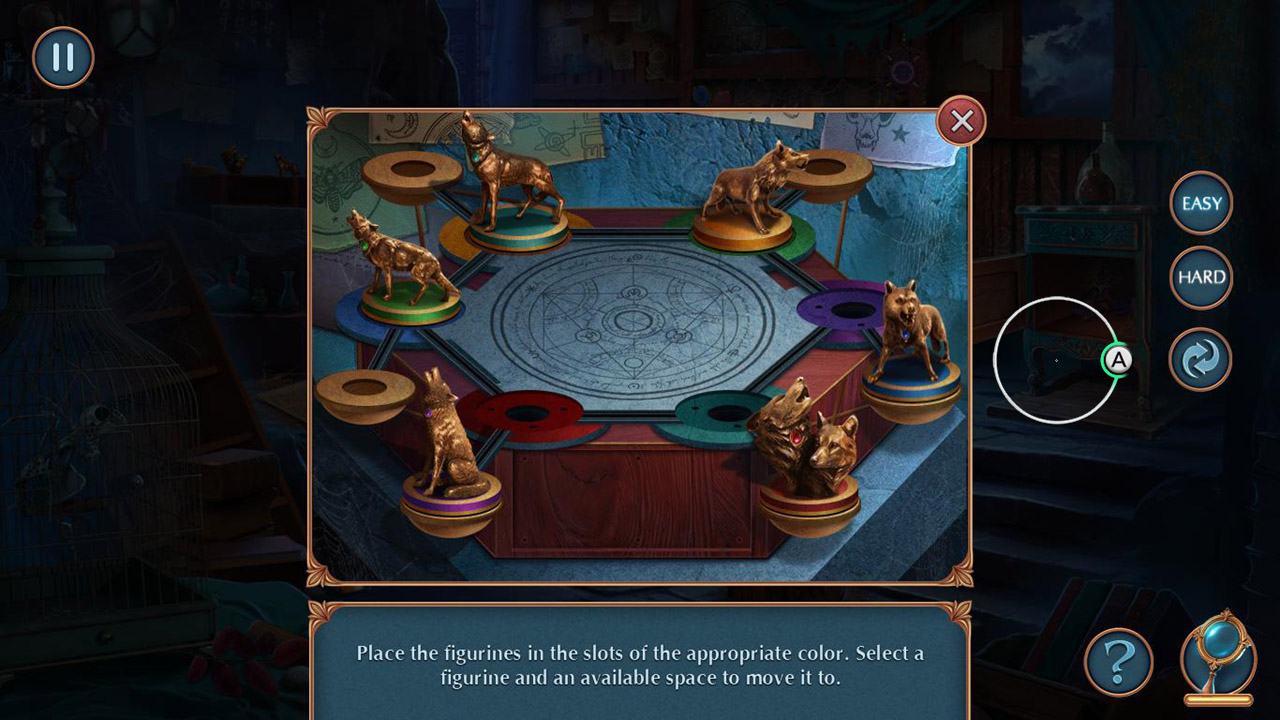Click the restart puzzle arrows icon
Screen dimensions: 1280x720
pyautogui.click(x=1199, y=359)
